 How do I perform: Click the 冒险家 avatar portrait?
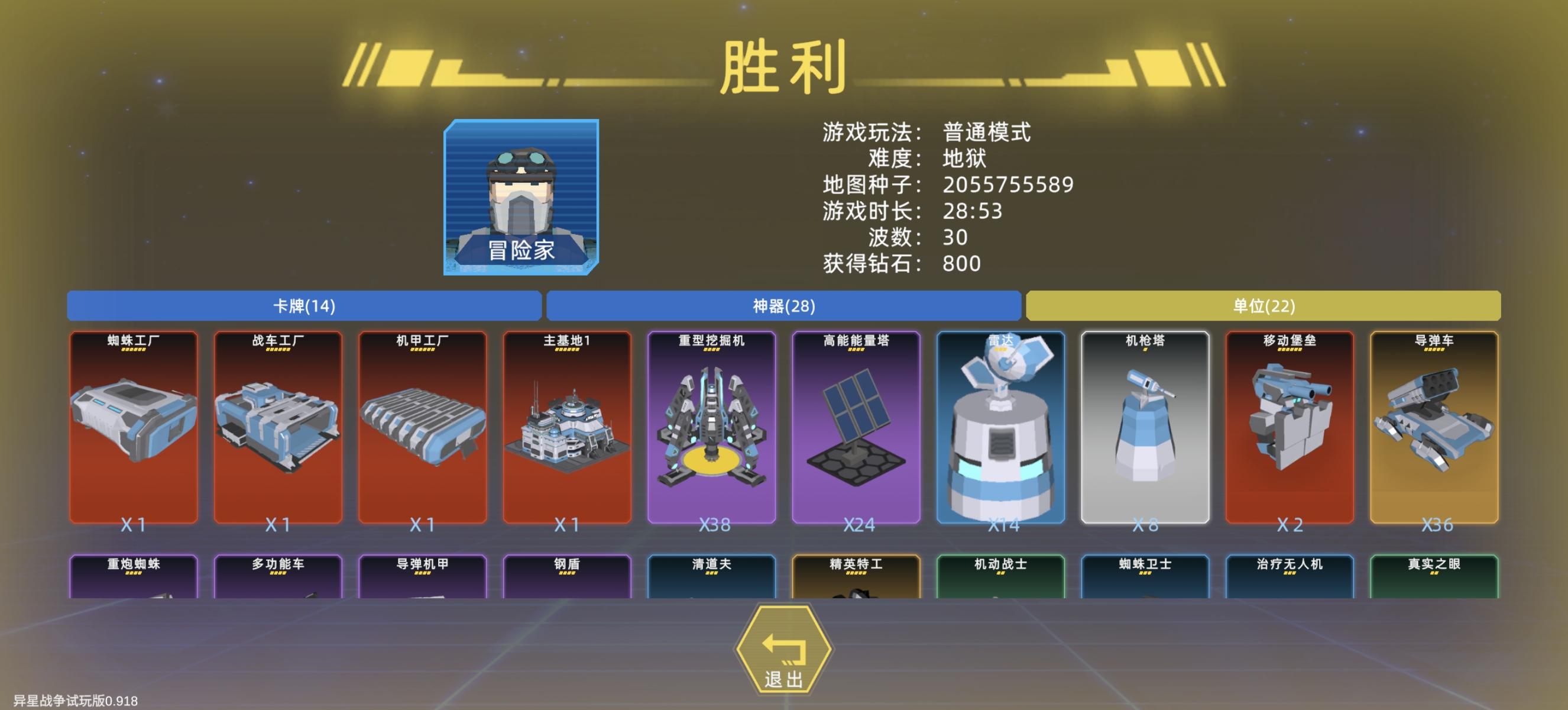click(520, 201)
